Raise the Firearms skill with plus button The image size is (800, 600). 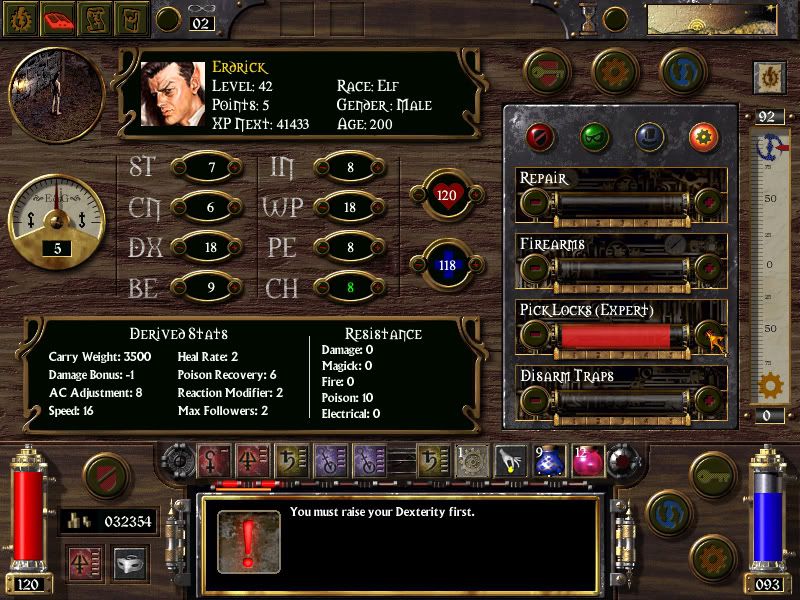(709, 269)
